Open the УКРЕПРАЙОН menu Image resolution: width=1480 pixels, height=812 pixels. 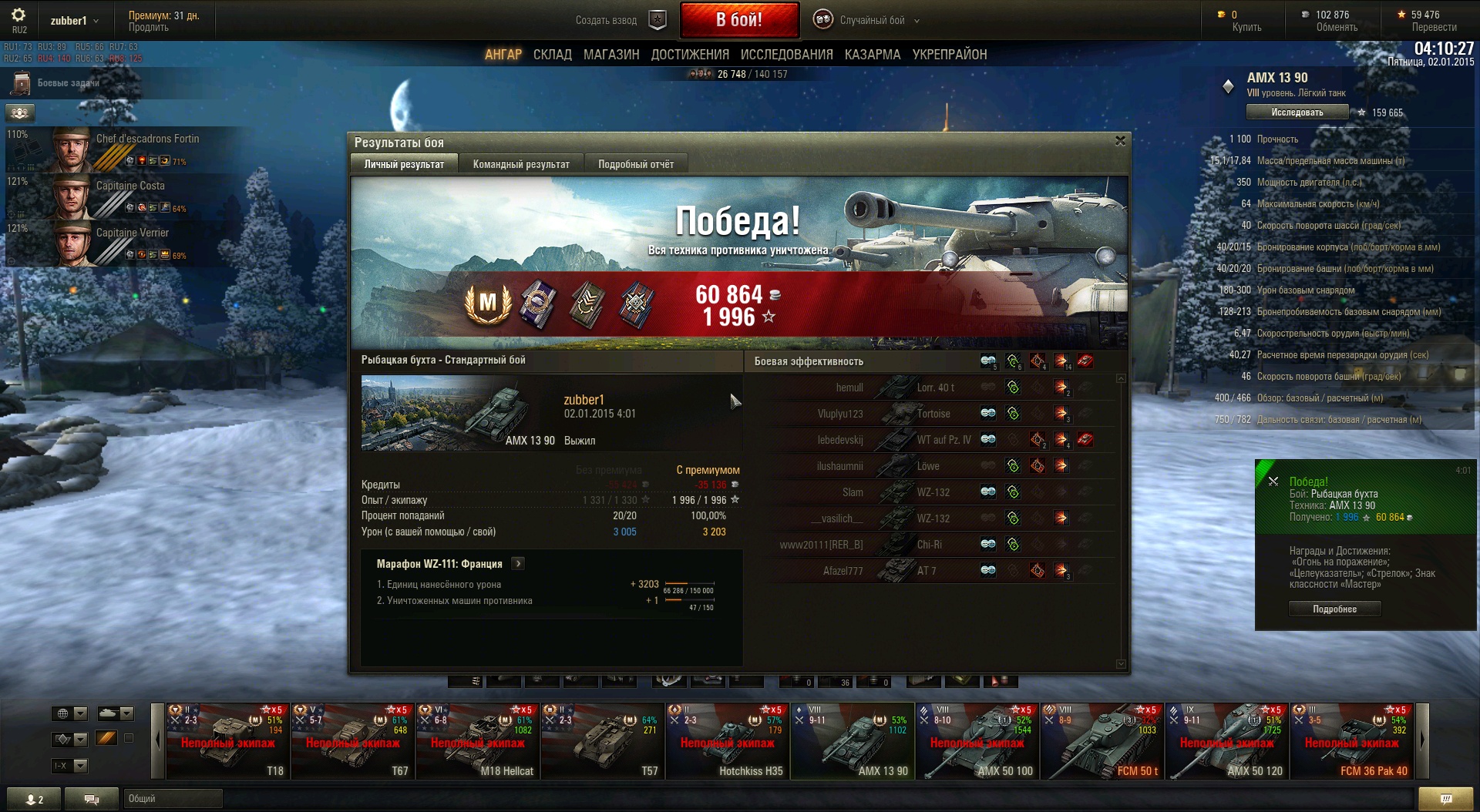949,55
